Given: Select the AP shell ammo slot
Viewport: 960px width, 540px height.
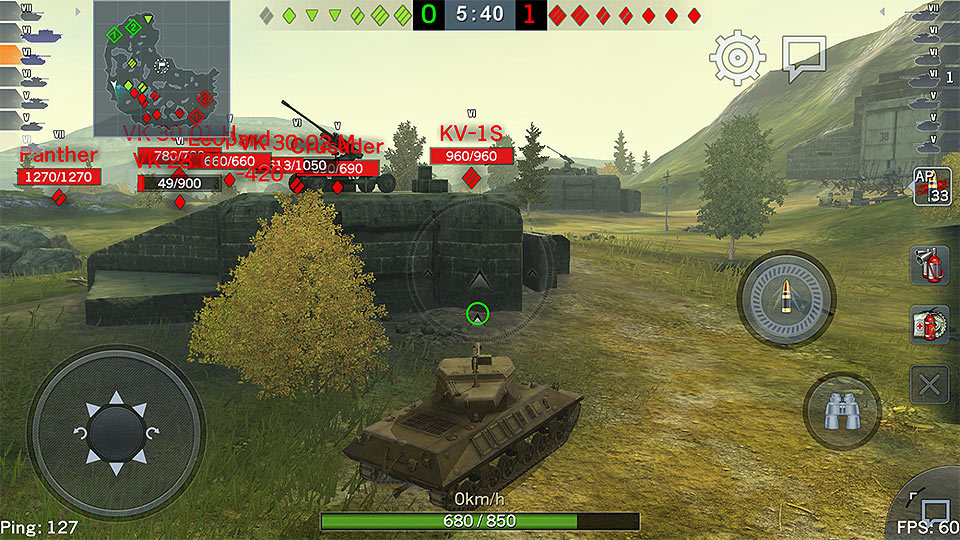Looking at the screenshot, I should pyautogui.click(x=931, y=186).
